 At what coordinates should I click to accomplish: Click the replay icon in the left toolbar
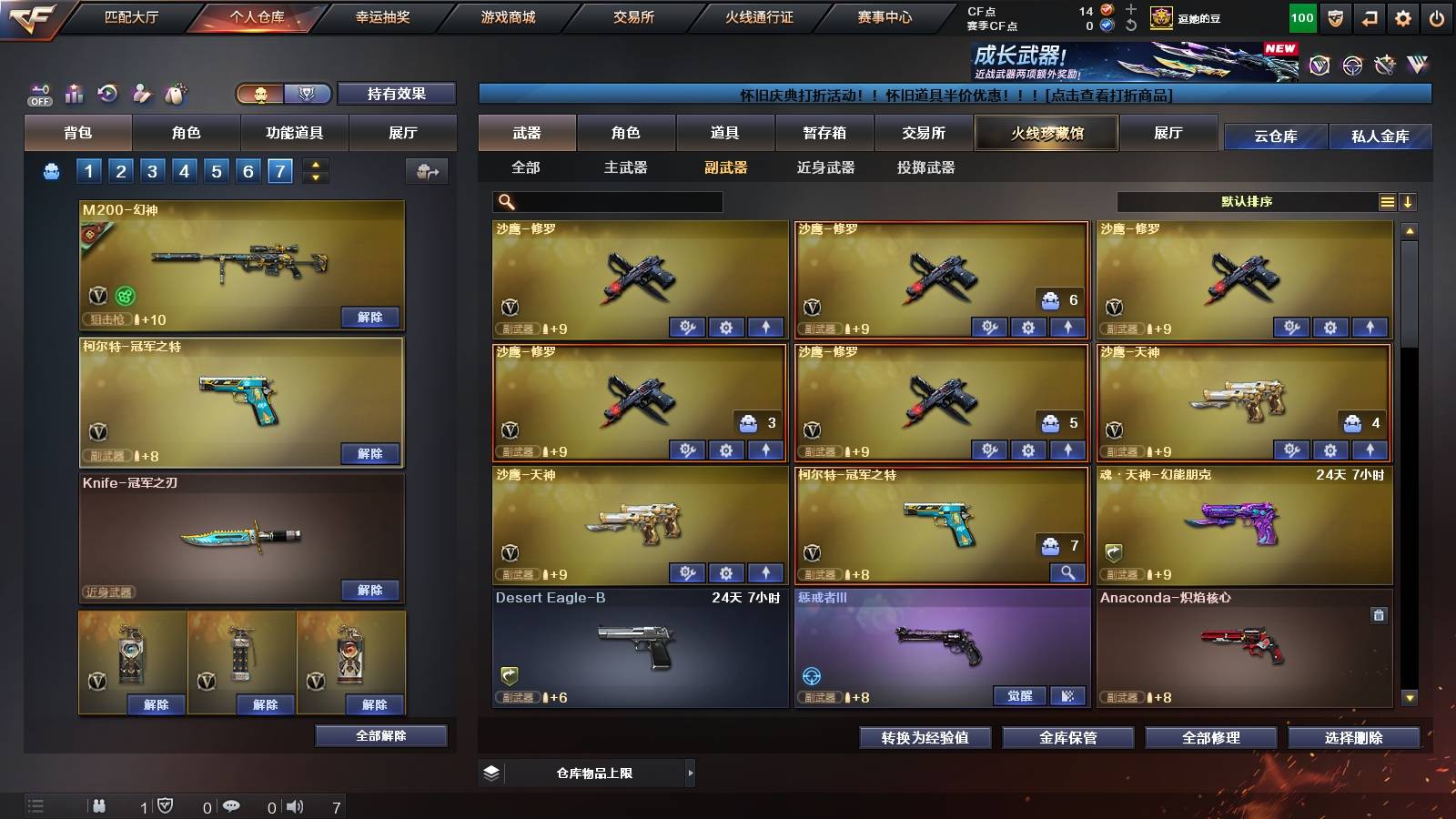pos(107,93)
